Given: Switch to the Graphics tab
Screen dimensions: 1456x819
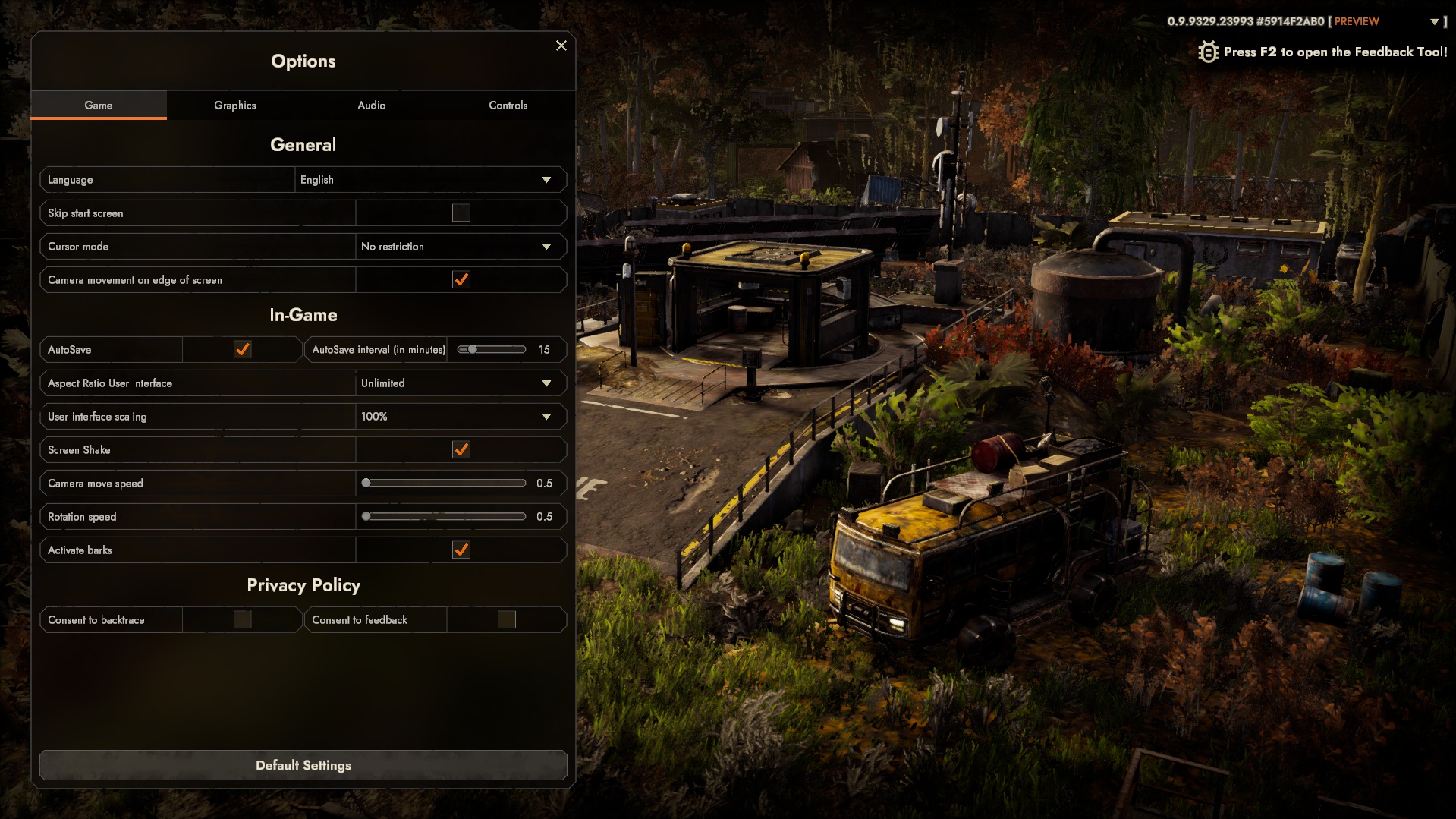Looking at the screenshot, I should (235, 106).
